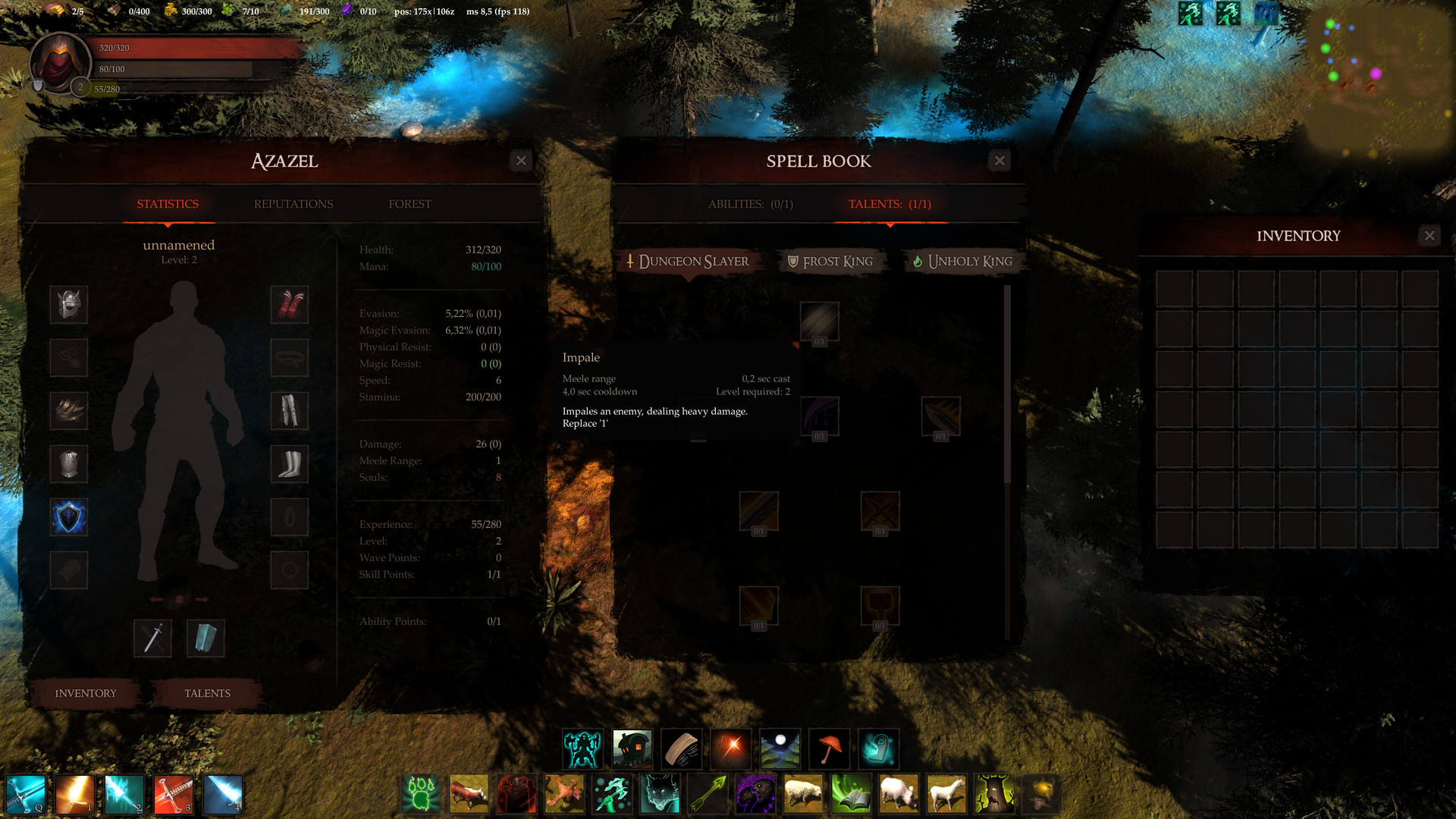The height and width of the screenshot is (819, 1456).
Task: Learn the Impale talent node
Action: pyautogui.click(x=819, y=322)
